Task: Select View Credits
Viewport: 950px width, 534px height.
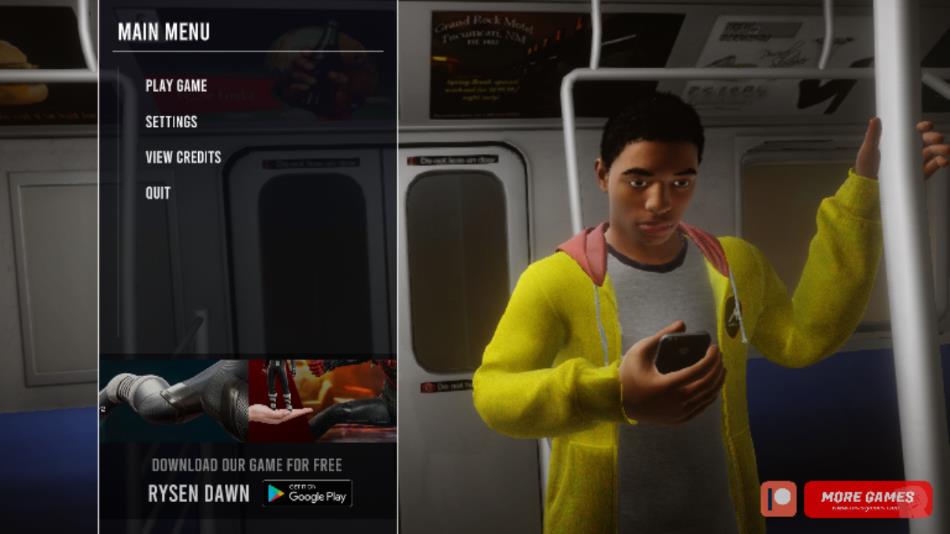Action: pos(183,157)
